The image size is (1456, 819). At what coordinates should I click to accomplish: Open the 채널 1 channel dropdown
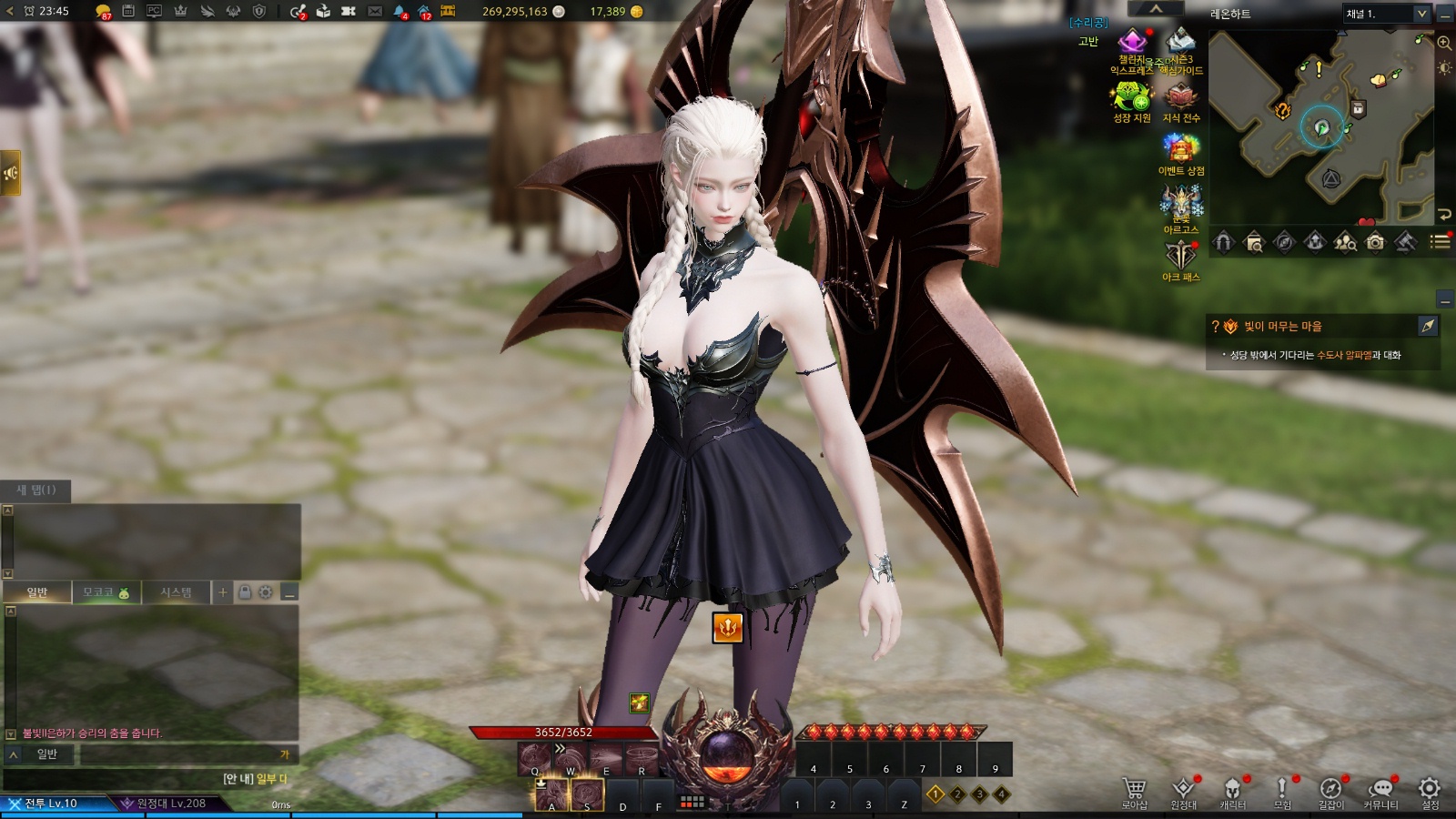[x=1387, y=14]
